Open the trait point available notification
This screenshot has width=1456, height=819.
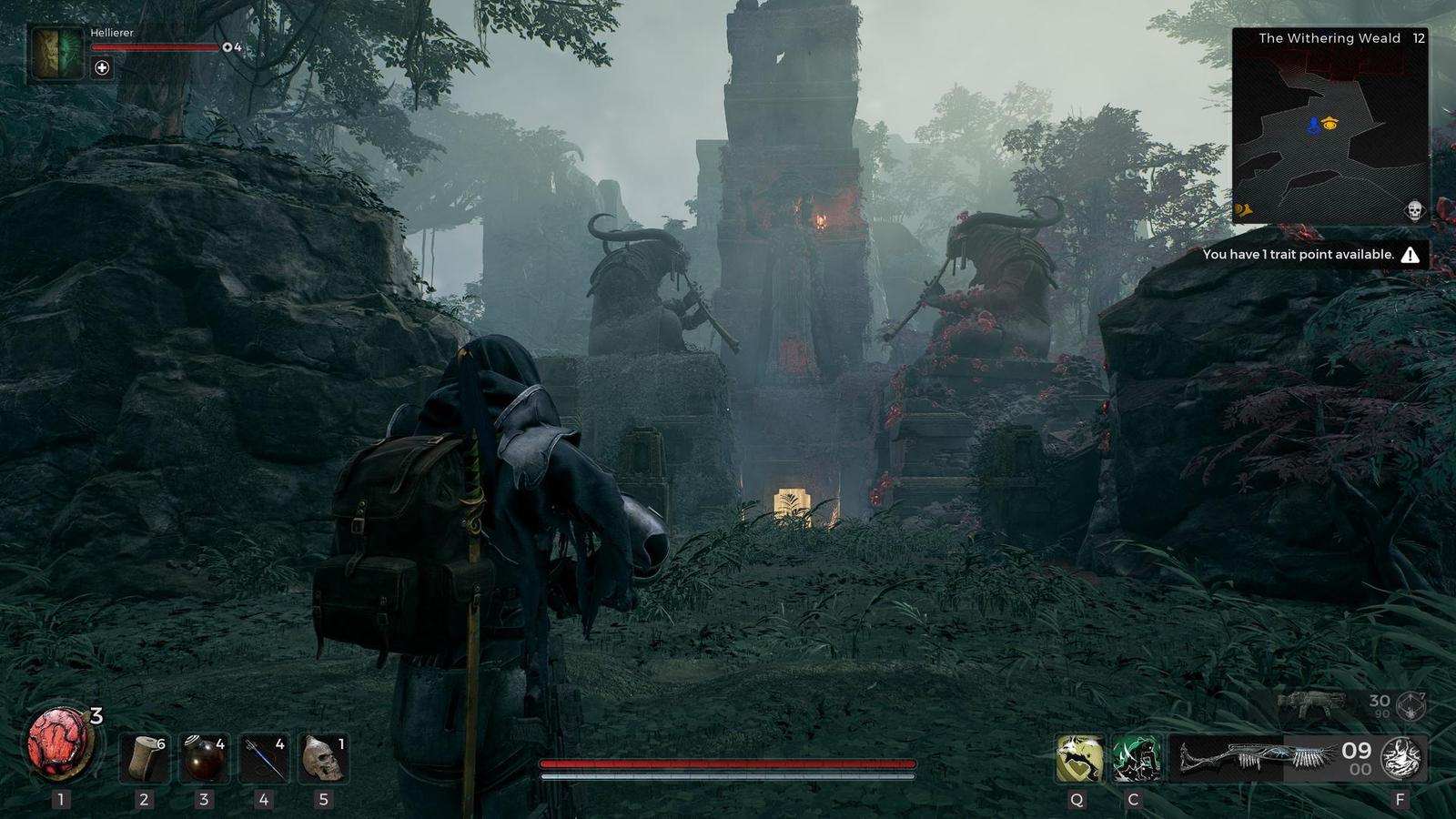click(x=1309, y=255)
